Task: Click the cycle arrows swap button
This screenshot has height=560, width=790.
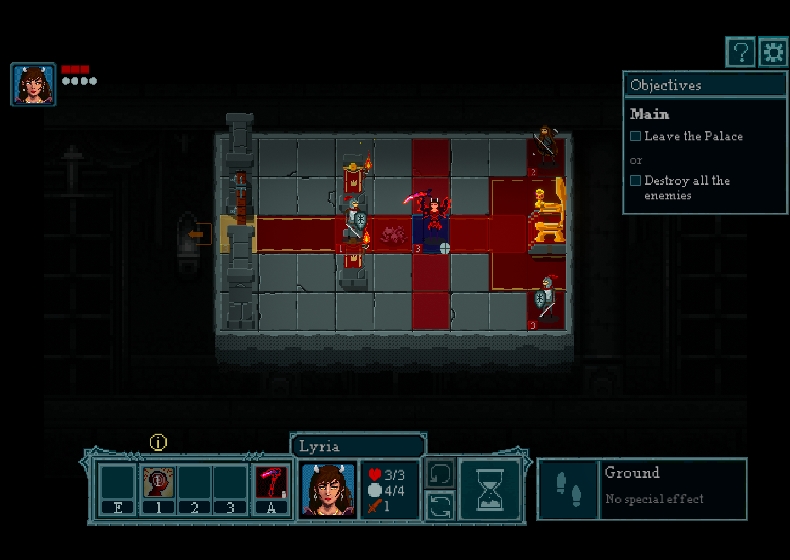Action: (440, 506)
